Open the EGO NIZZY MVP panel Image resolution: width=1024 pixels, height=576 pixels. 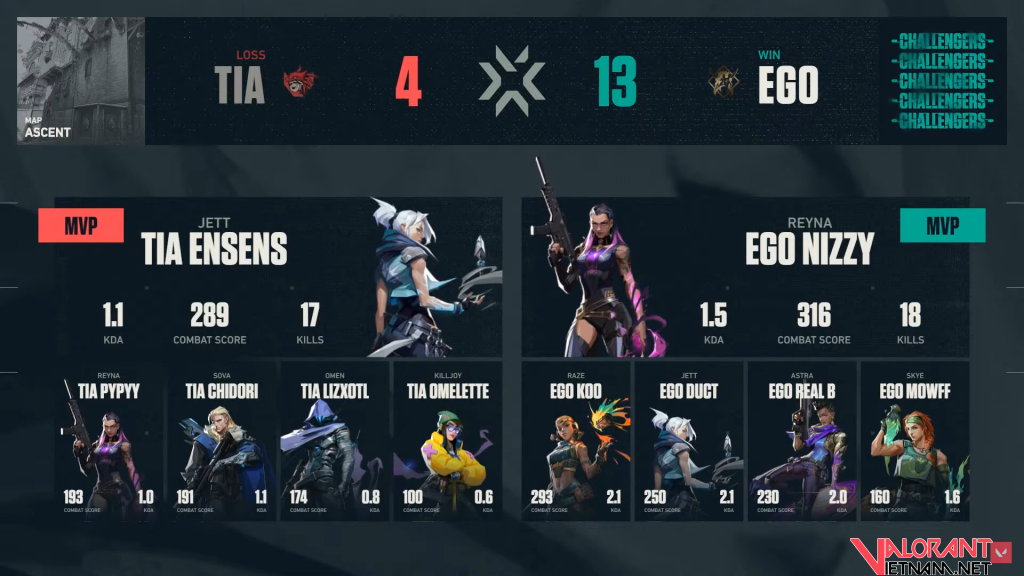pyautogui.click(x=745, y=276)
